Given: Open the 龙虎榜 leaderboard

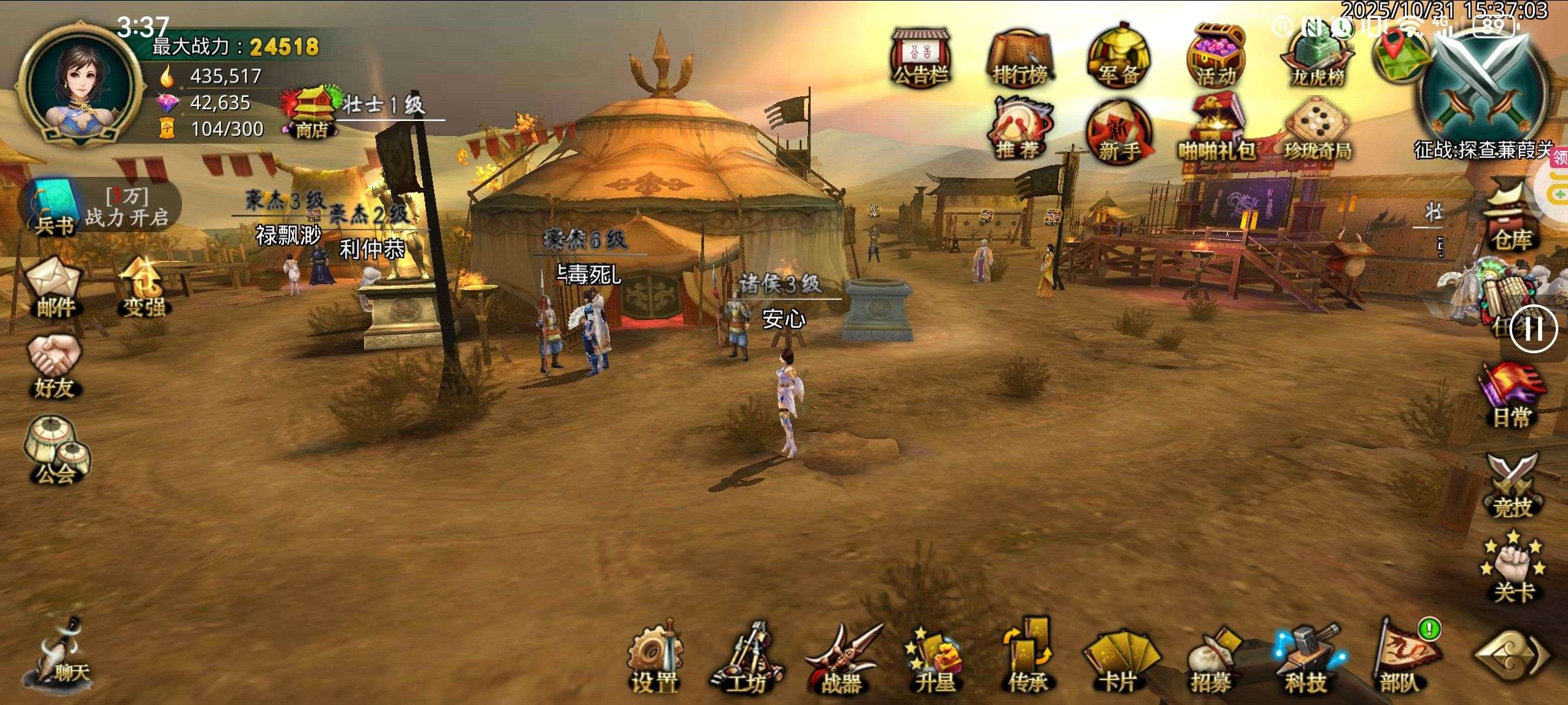Looking at the screenshot, I should tap(1317, 59).
